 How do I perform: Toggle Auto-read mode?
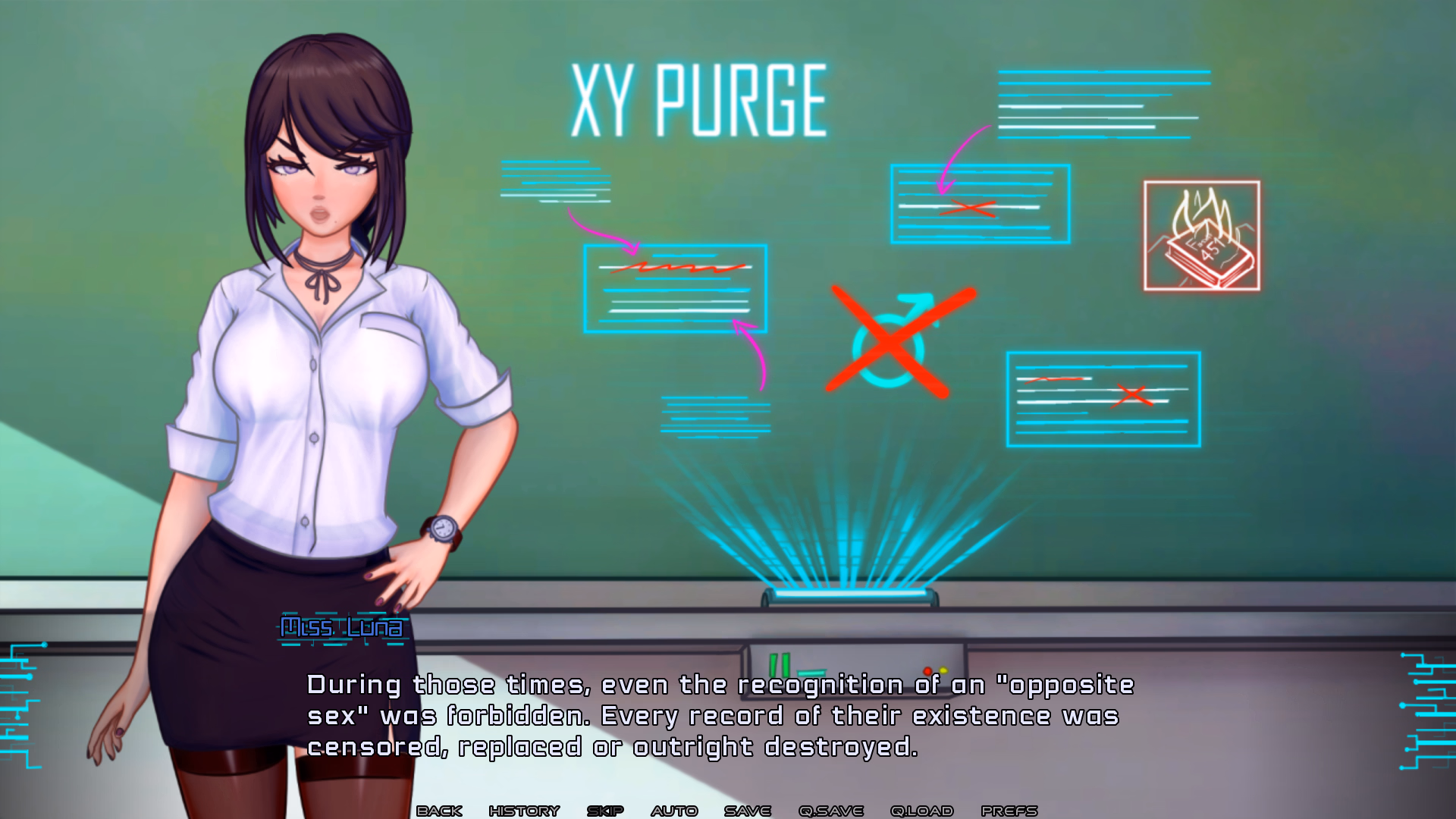(x=673, y=810)
